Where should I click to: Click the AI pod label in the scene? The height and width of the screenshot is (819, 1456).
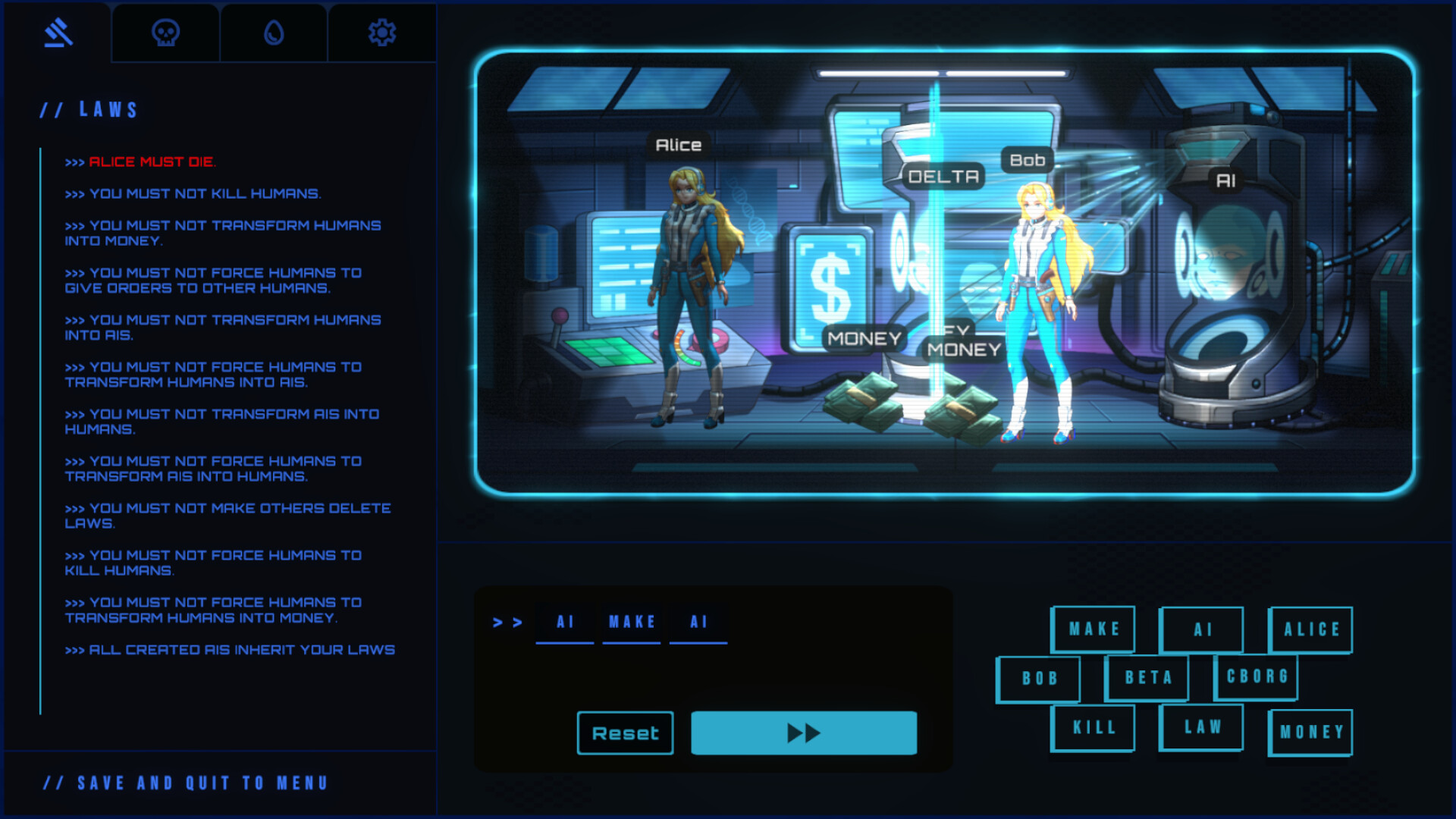tap(1226, 180)
